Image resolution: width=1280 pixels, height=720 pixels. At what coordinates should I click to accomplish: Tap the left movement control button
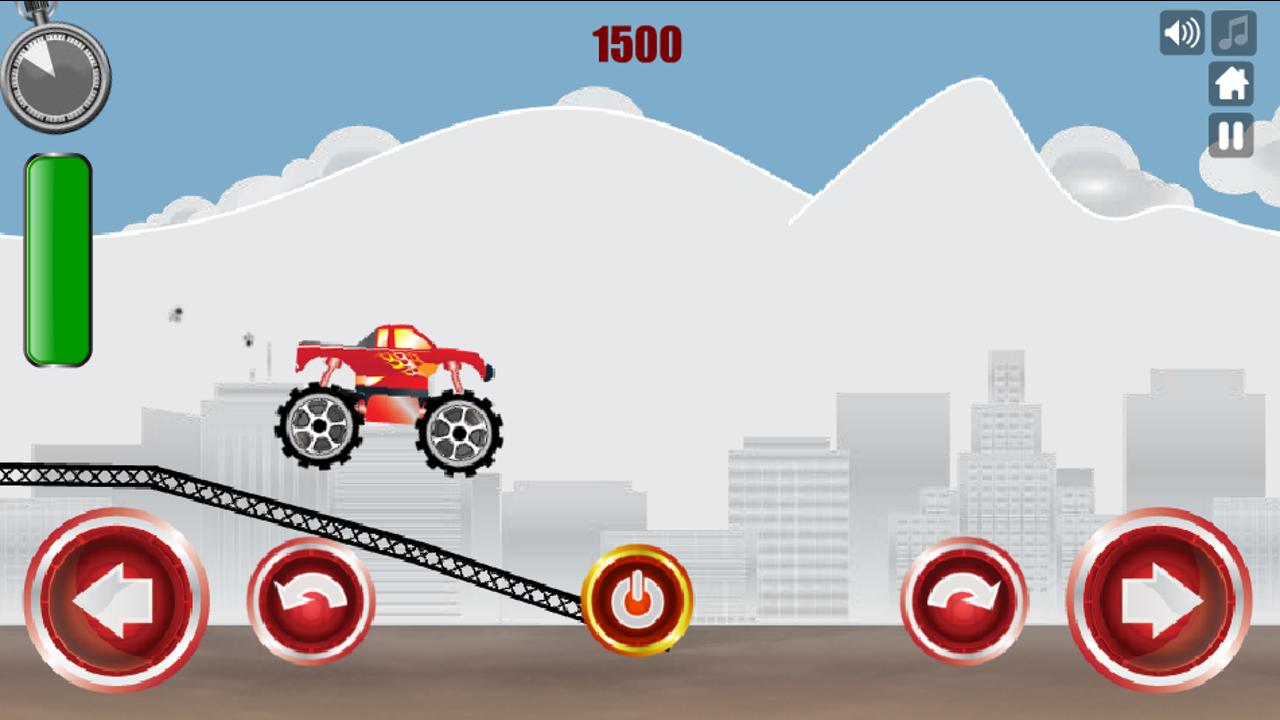(x=113, y=601)
